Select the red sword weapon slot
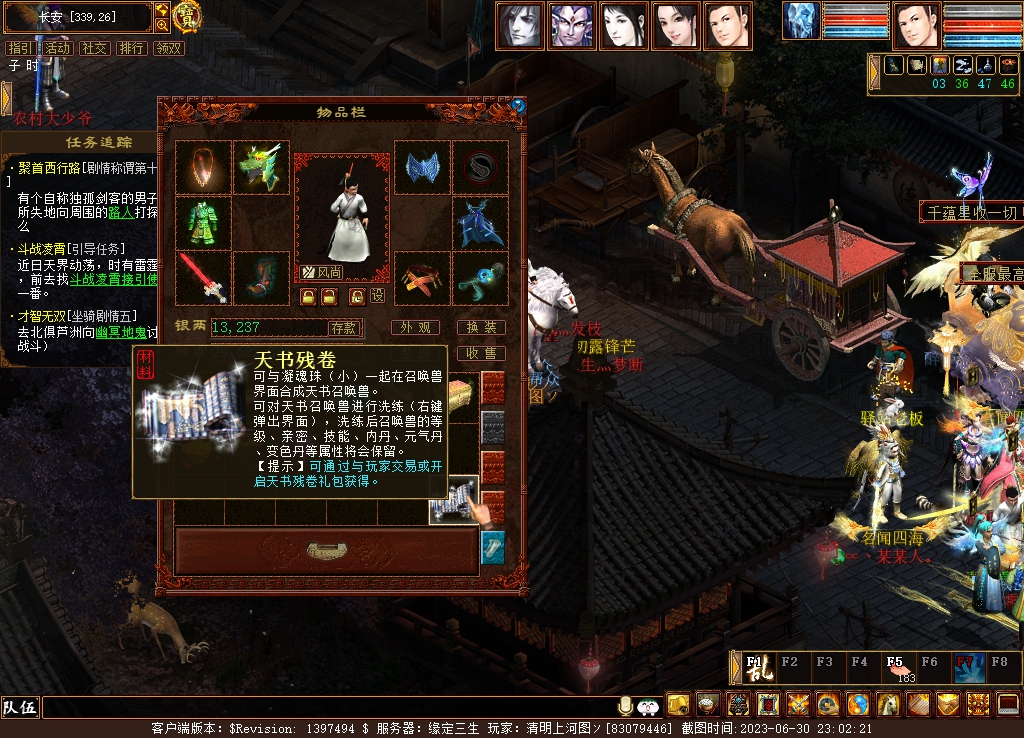 tap(203, 277)
